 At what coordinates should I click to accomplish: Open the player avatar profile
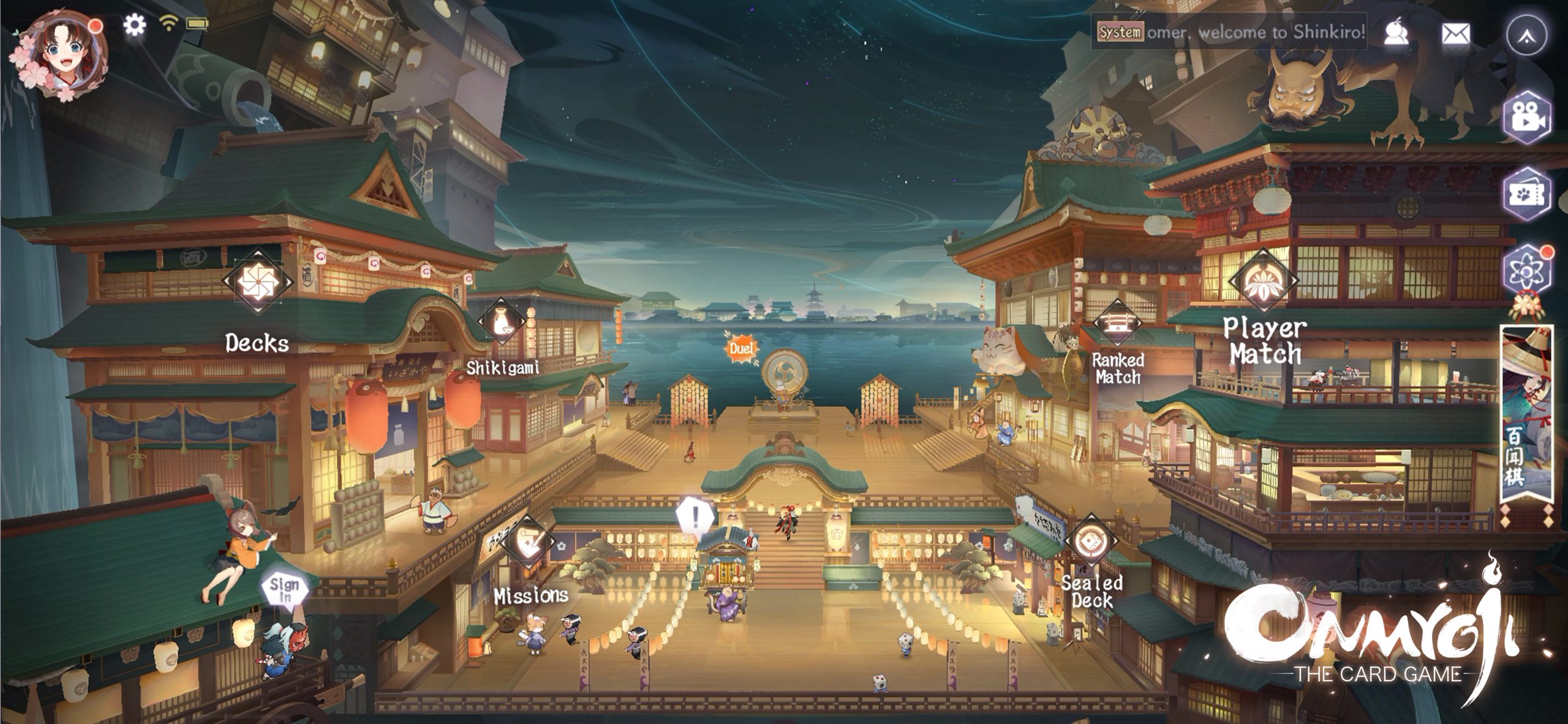click(x=59, y=54)
